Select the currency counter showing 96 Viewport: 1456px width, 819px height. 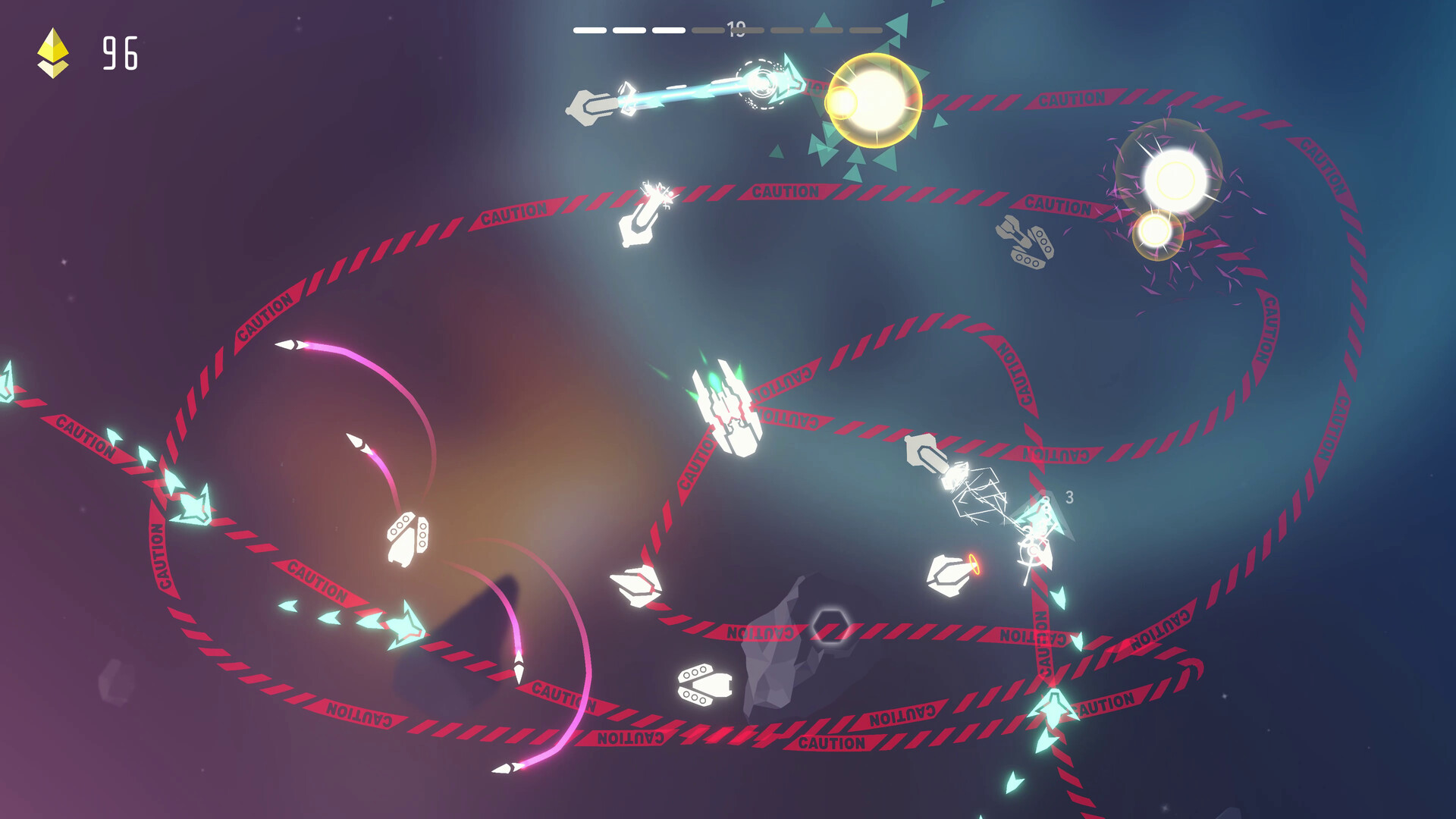[121, 53]
